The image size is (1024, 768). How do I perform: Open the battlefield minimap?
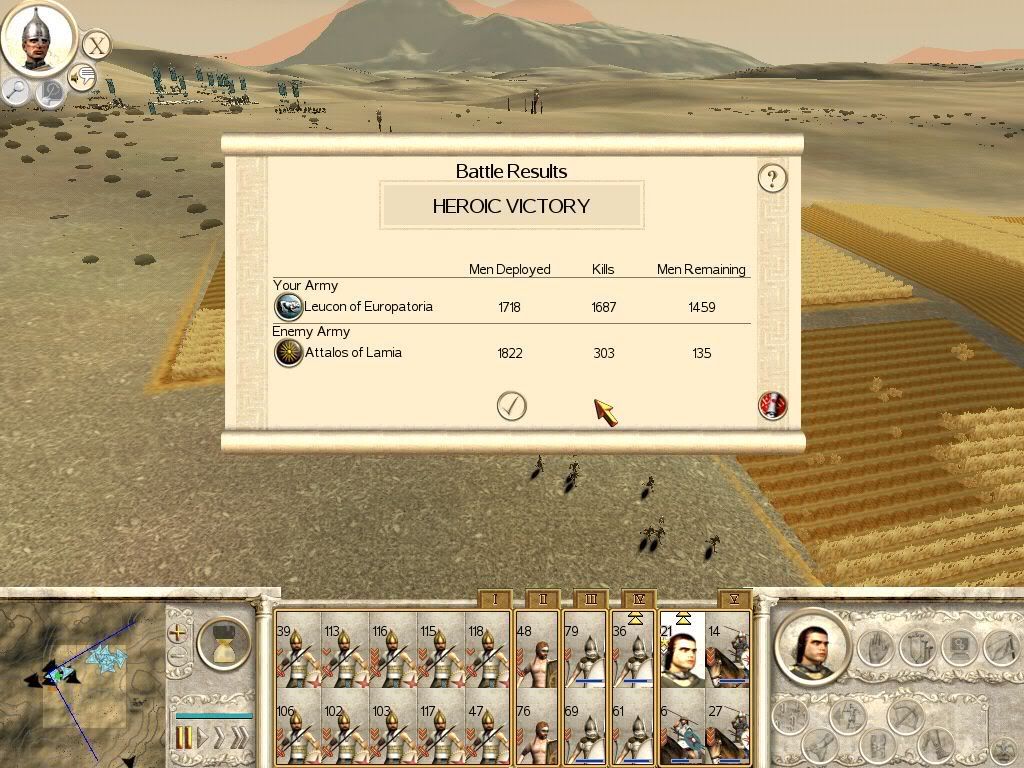click(82, 682)
